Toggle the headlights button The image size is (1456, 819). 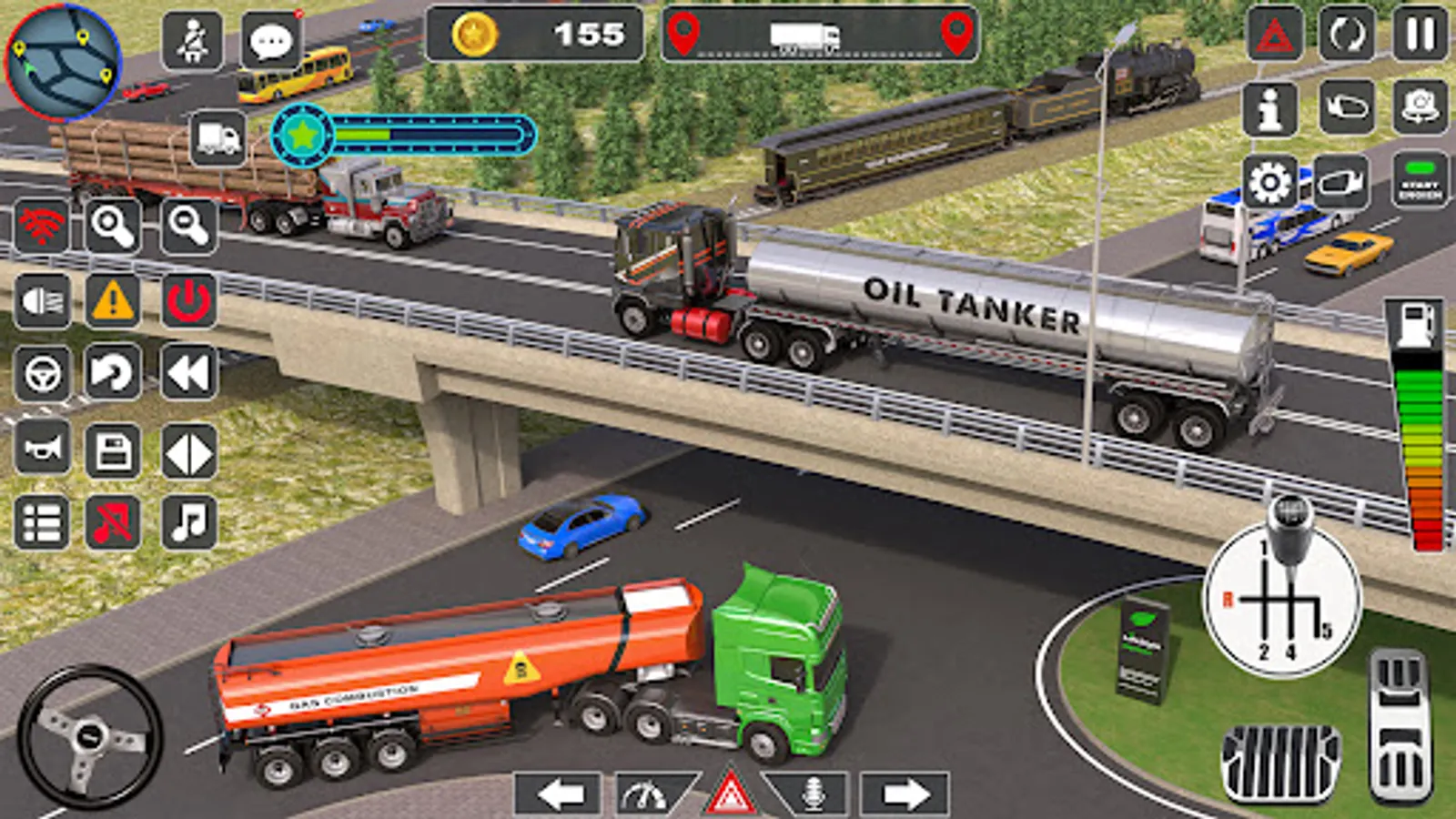tap(42, 300)
